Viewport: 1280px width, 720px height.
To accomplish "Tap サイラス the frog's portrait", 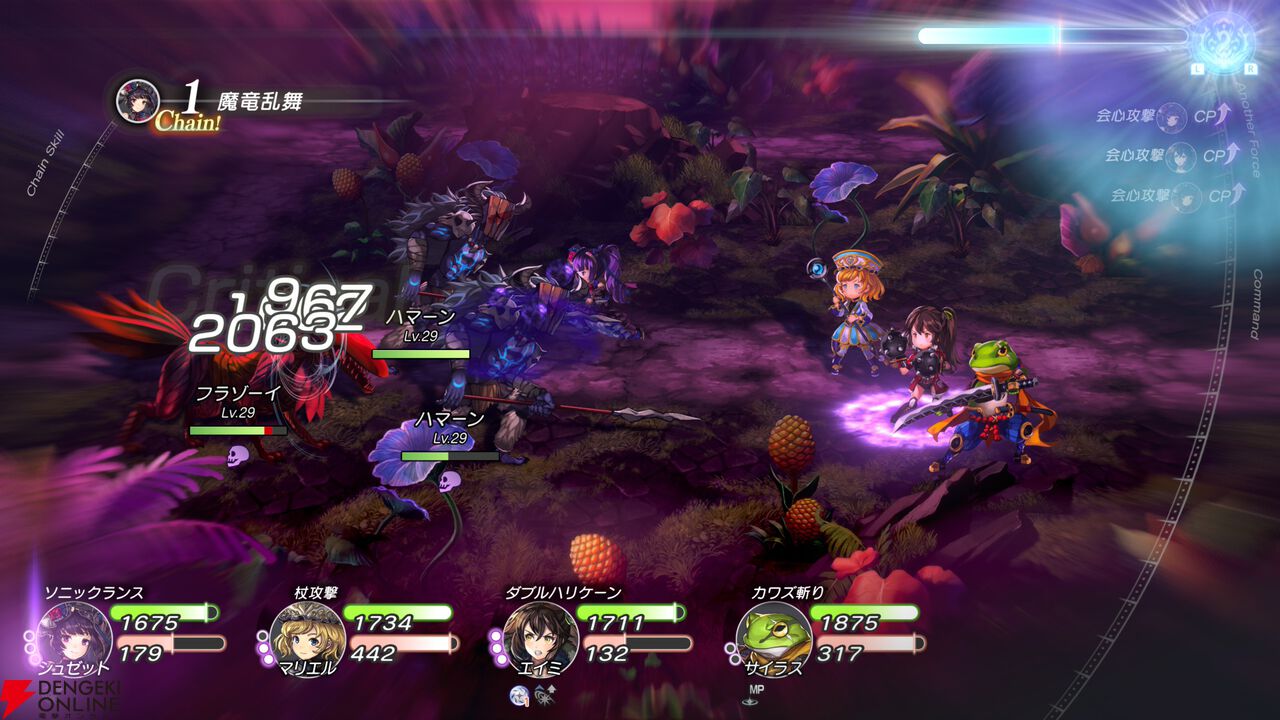I will pyautogui.click(x=773, y=633).
